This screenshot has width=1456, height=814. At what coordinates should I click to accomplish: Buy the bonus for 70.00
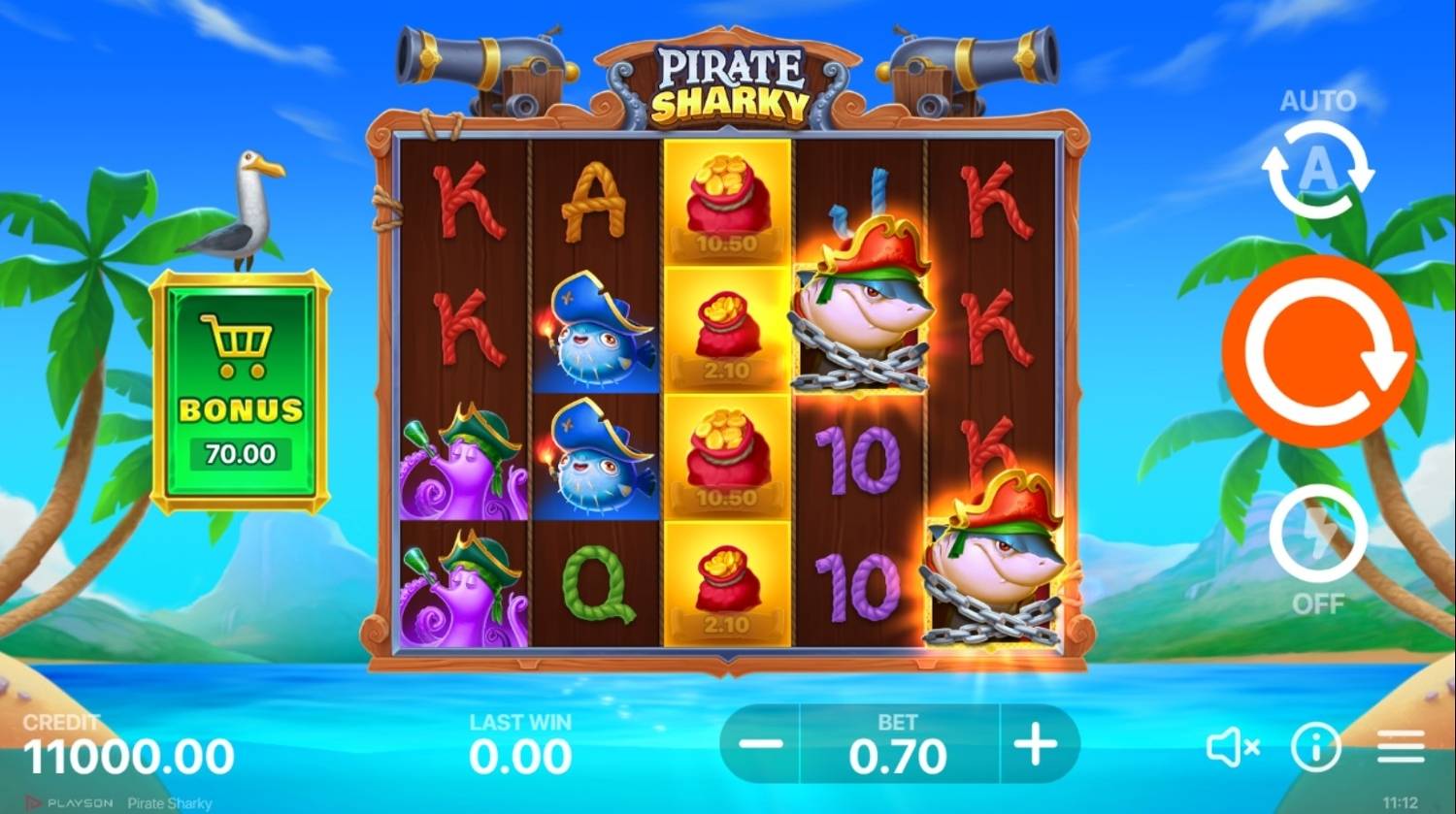click(238, 451)
